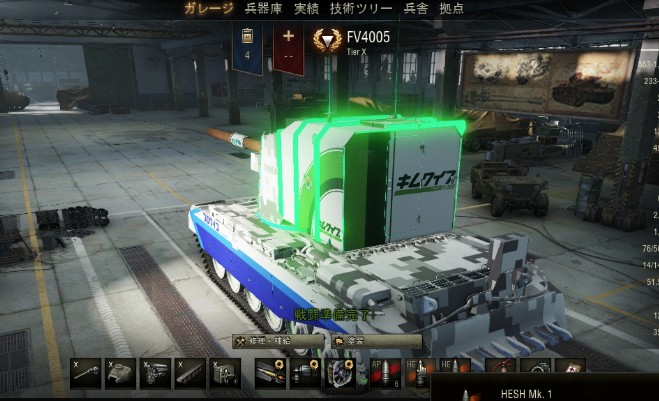
Task: Select the engine module slot
Action: coord(154,372)
